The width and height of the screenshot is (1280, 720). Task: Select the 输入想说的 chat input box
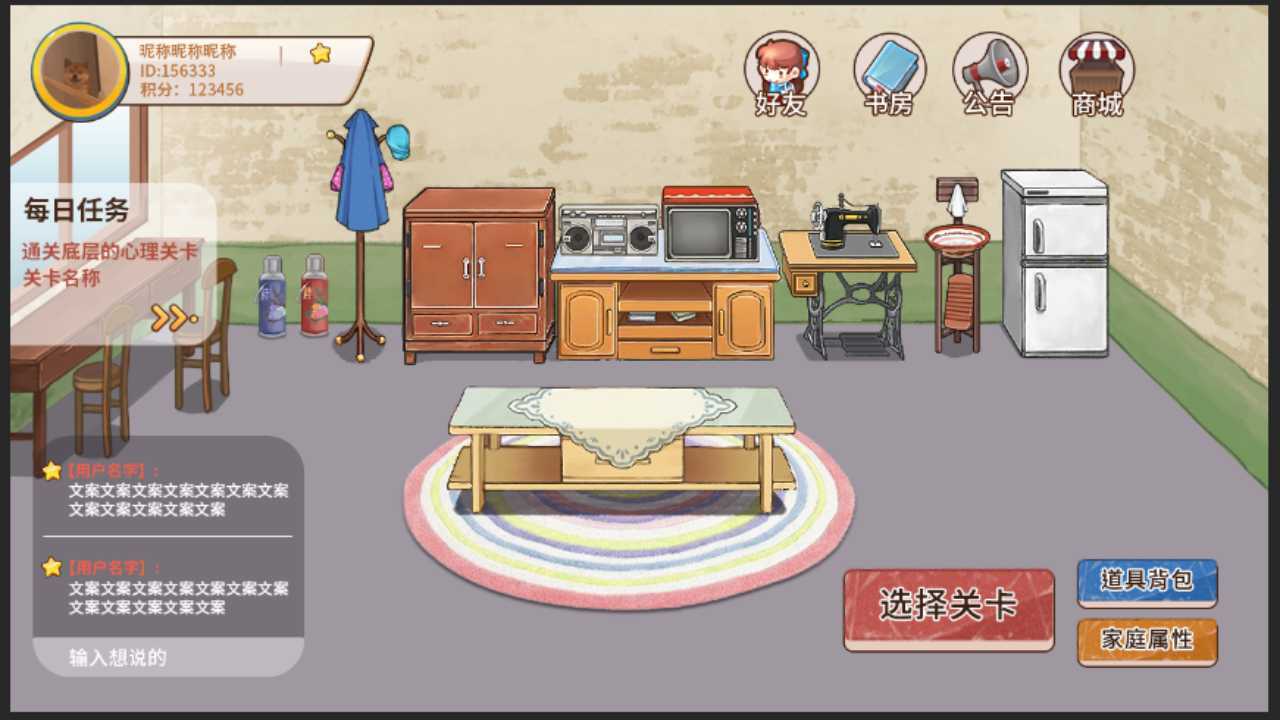point(168,657)
